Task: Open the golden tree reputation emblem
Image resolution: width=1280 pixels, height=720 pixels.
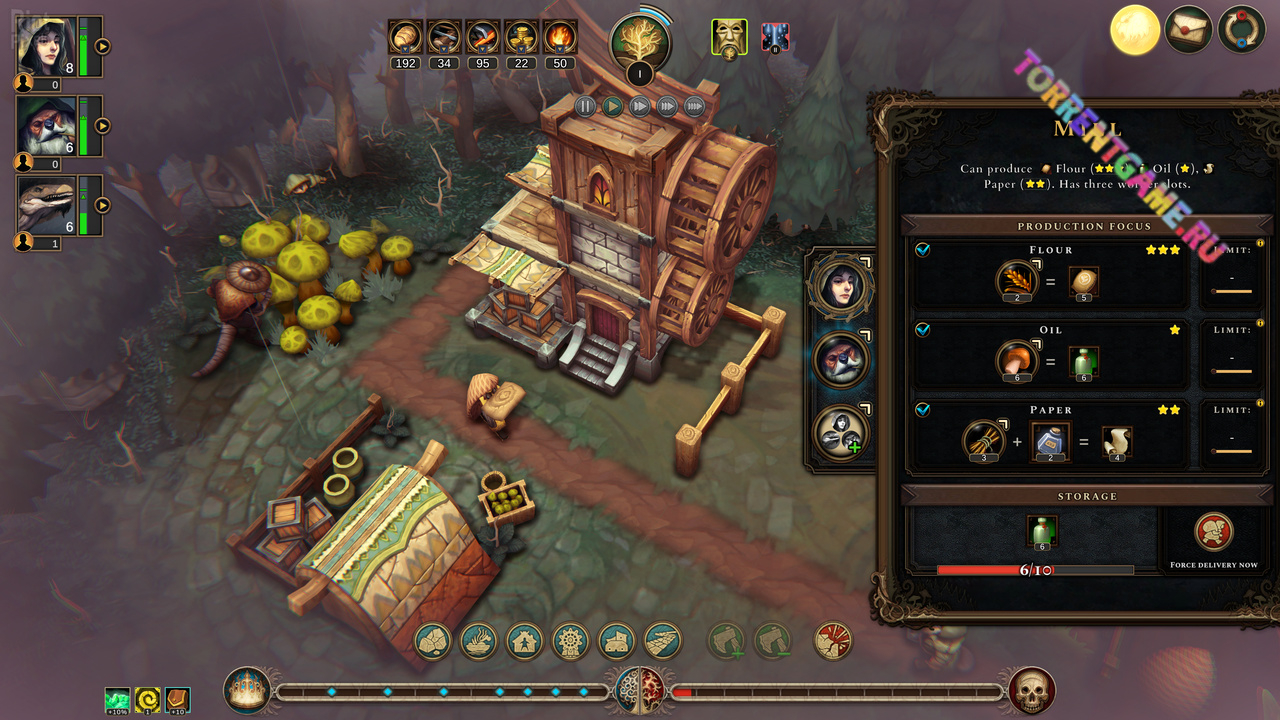Action: [x=640, y=42]
